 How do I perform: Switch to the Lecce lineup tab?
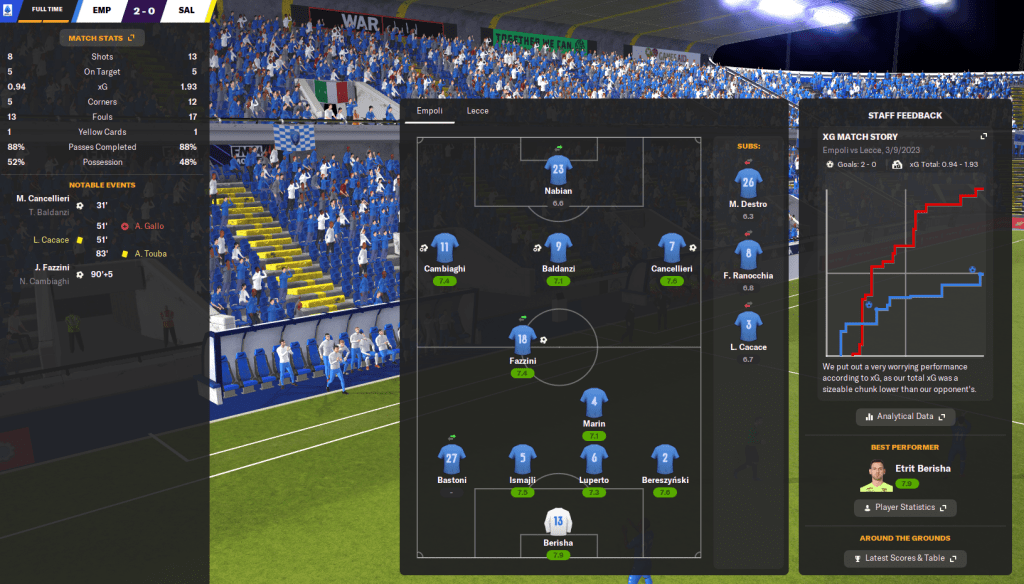click(478, 111)
